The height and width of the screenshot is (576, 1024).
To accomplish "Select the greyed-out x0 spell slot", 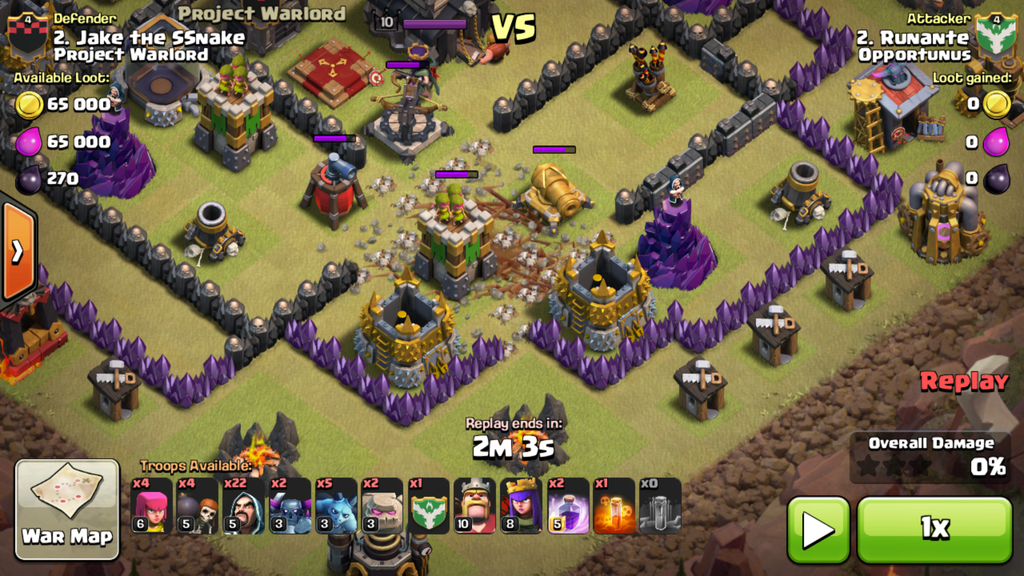I will coord(659,506).
